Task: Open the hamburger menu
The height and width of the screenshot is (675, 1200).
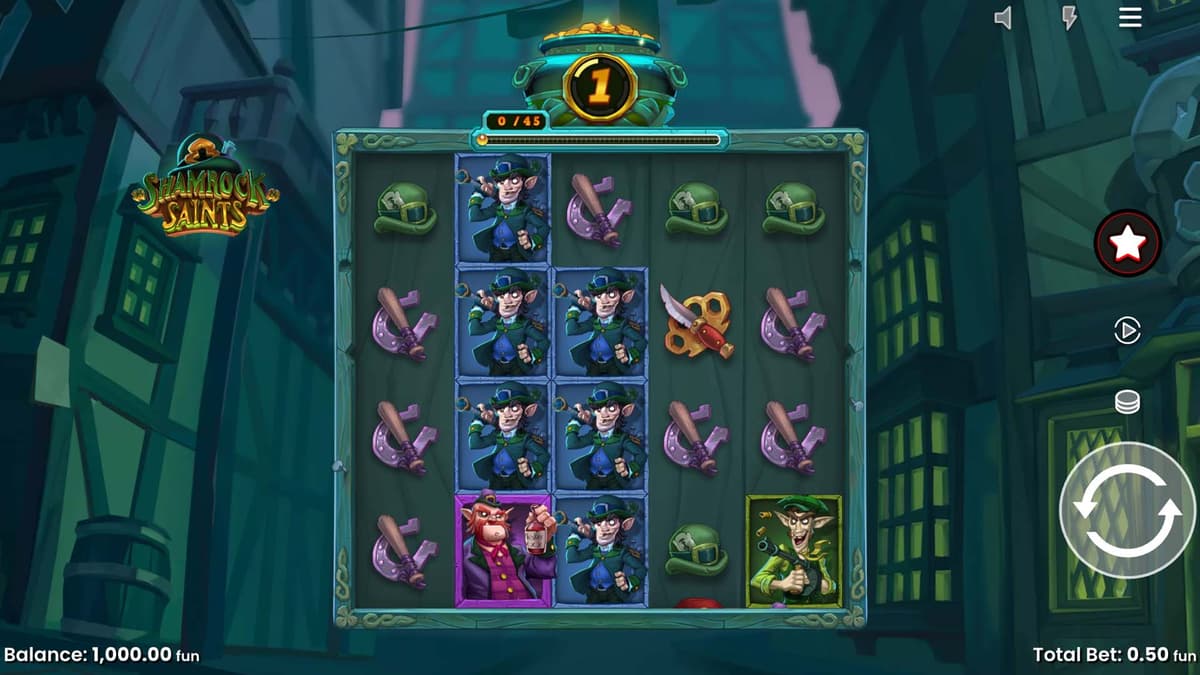Action: [x=1130, y=18]
